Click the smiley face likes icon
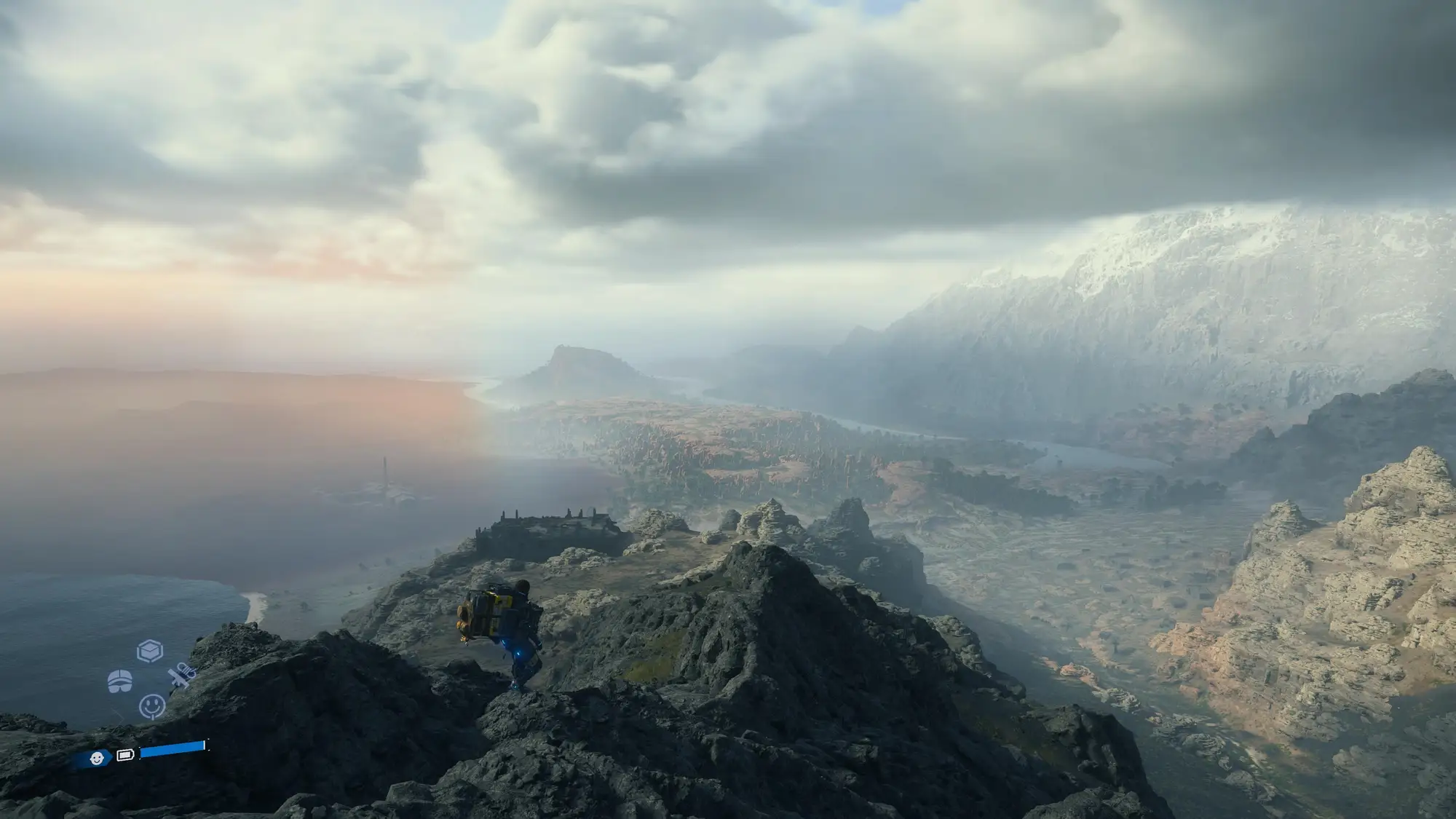1456x819 pixels. 151,705
